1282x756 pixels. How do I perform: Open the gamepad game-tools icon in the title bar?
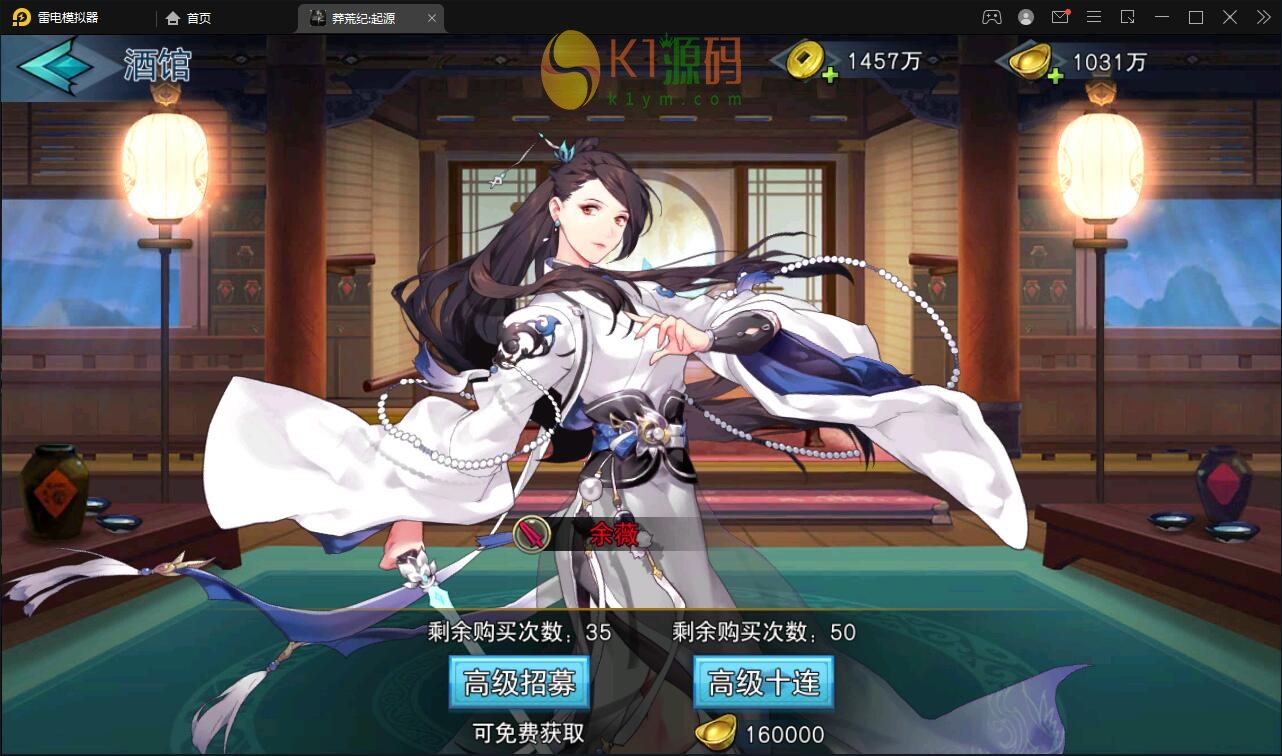pos(991,17)
